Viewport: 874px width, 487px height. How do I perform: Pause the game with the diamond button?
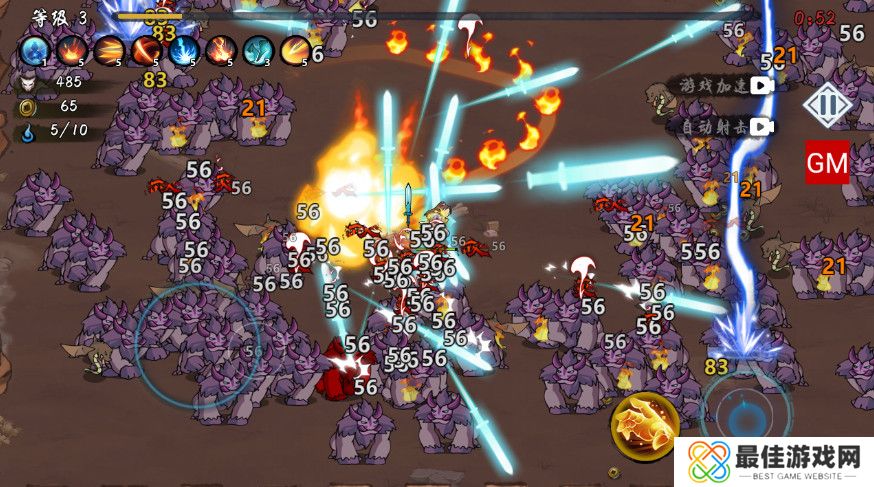pyautogui.click(x=828, y=104)
